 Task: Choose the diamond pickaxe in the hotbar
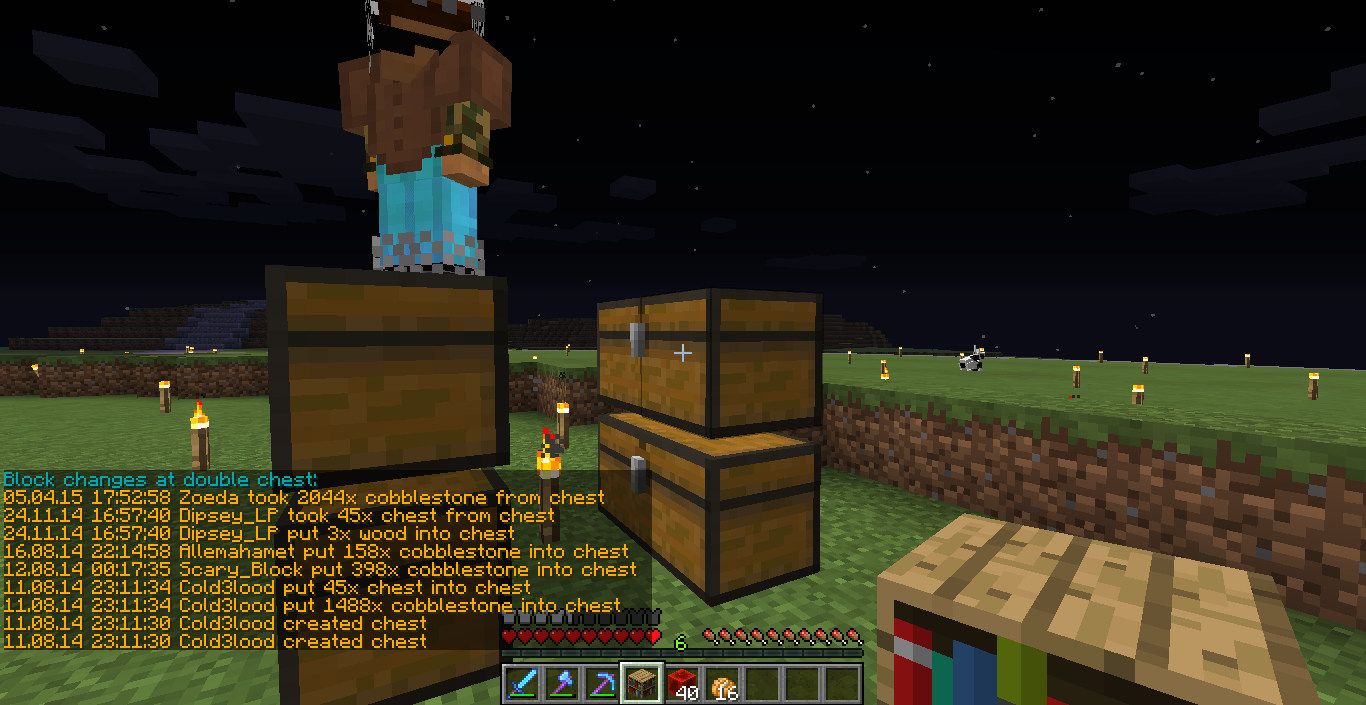pos(602,683)
